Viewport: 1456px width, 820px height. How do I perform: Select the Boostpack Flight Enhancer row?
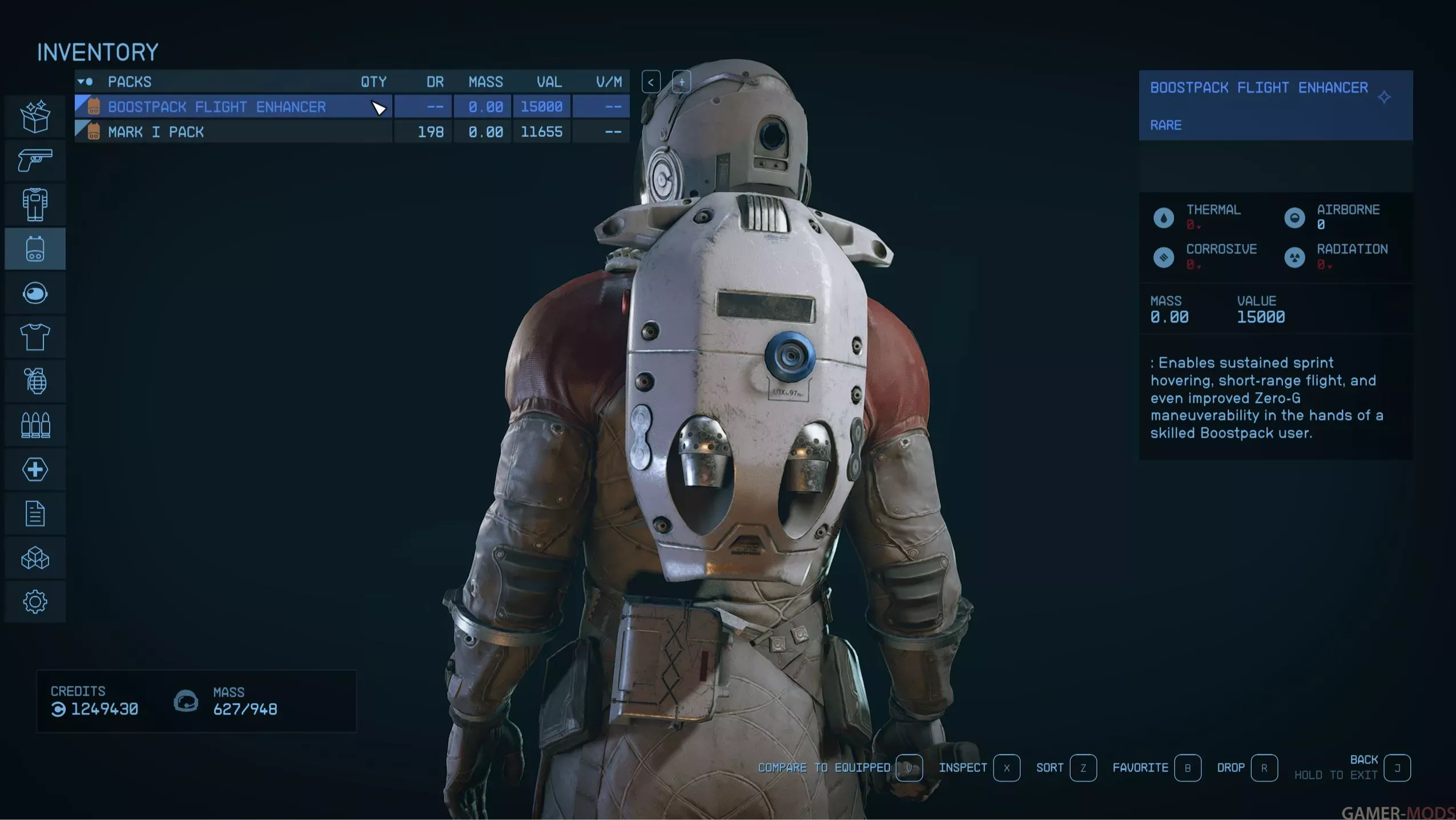click(x=217, y=107)
